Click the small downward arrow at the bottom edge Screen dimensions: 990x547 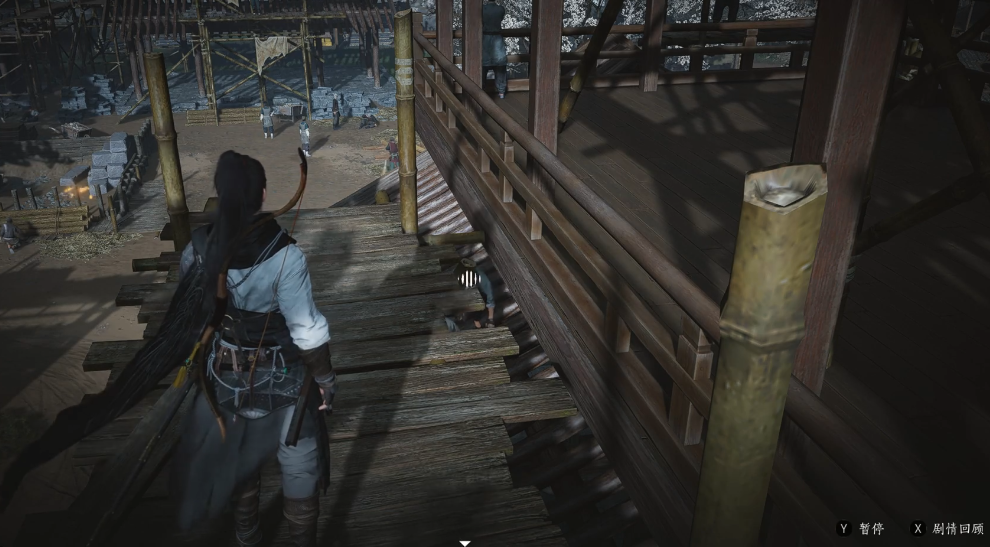[464, 543]
